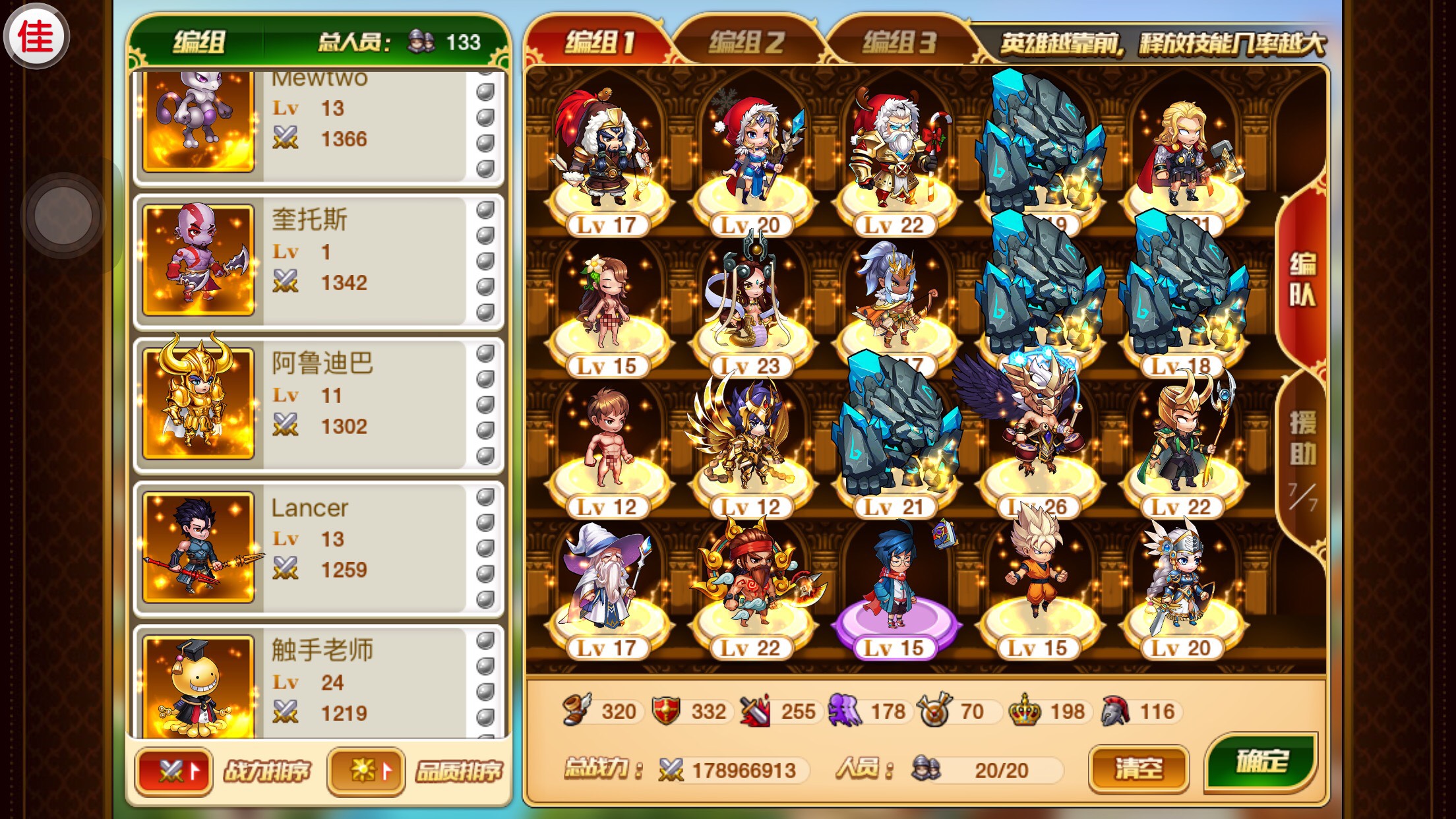
Task: Select the 编组1 tab
Action: (599, 43)
